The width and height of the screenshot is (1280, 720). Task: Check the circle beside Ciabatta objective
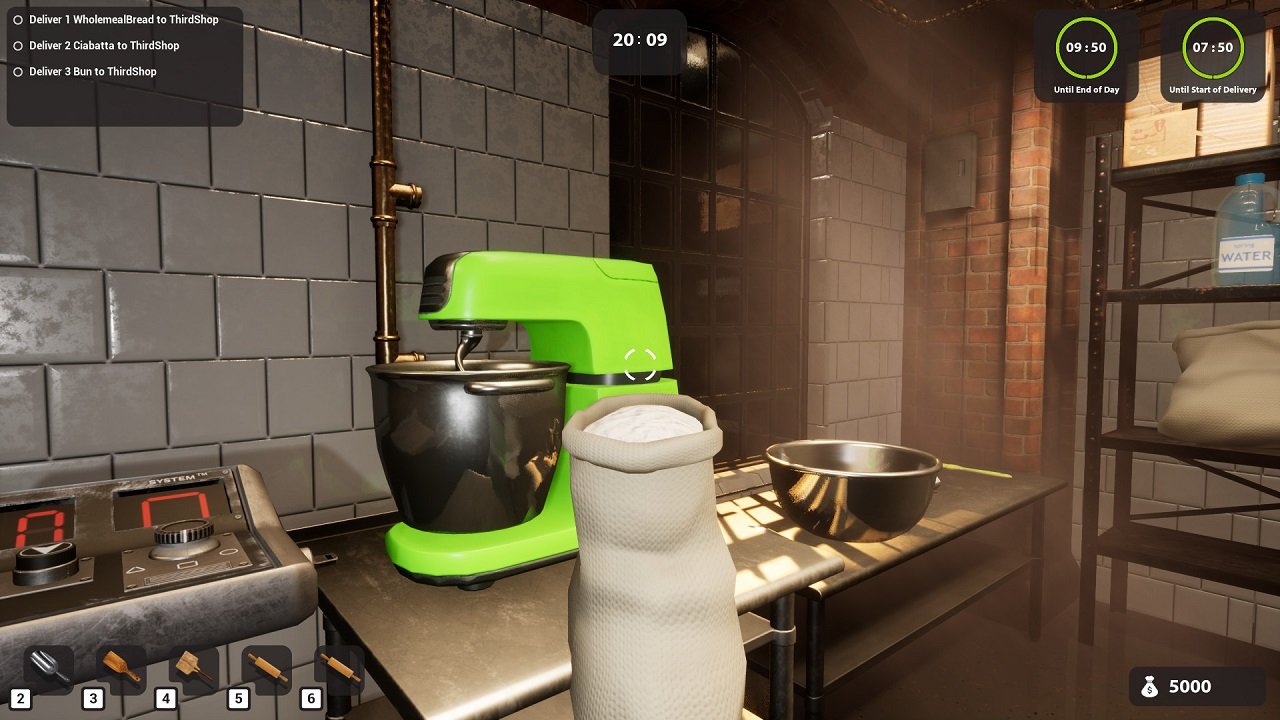pyautogui.click(x=17, y=45)
